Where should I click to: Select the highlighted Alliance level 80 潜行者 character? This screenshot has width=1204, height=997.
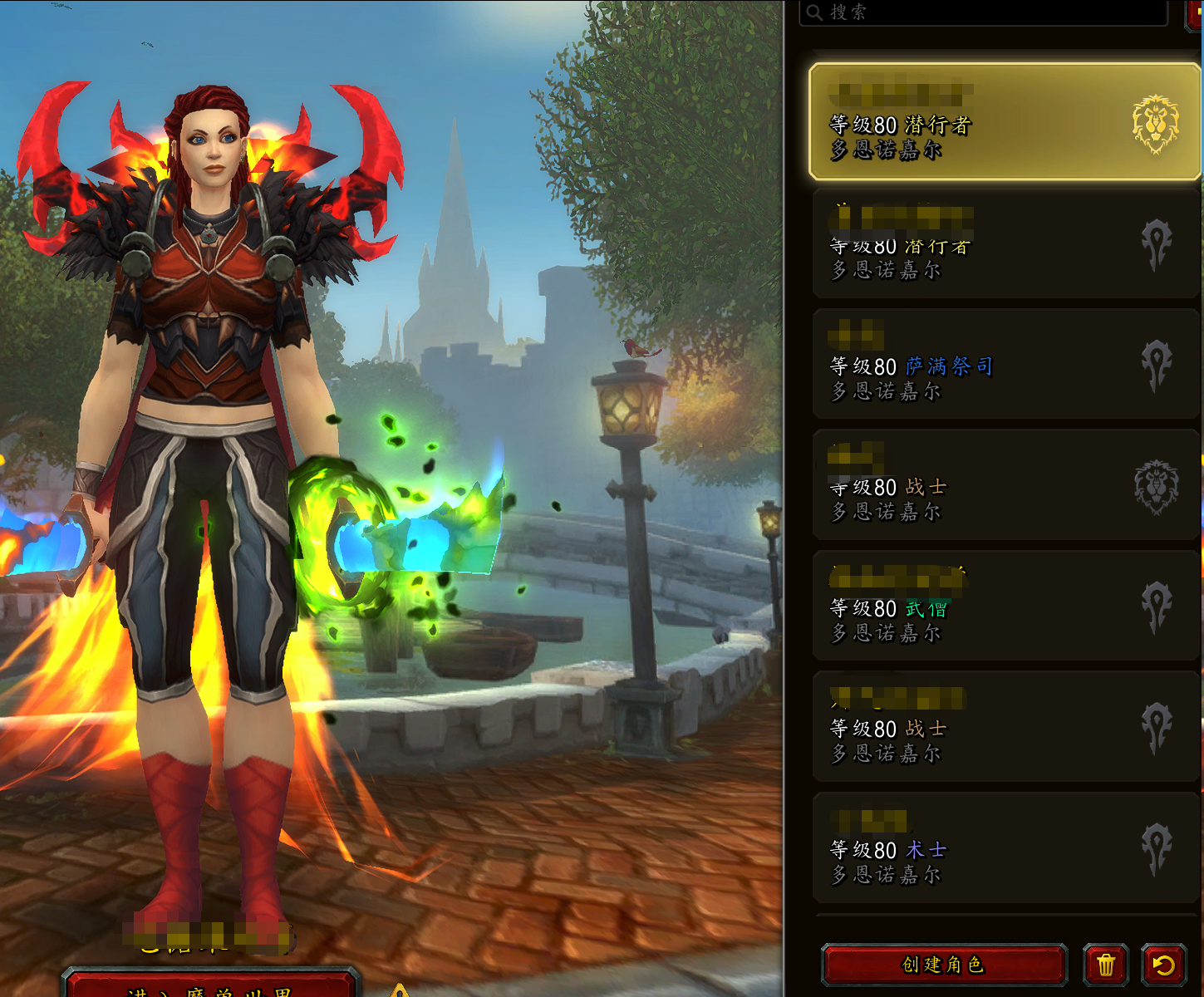point(1004,122)
